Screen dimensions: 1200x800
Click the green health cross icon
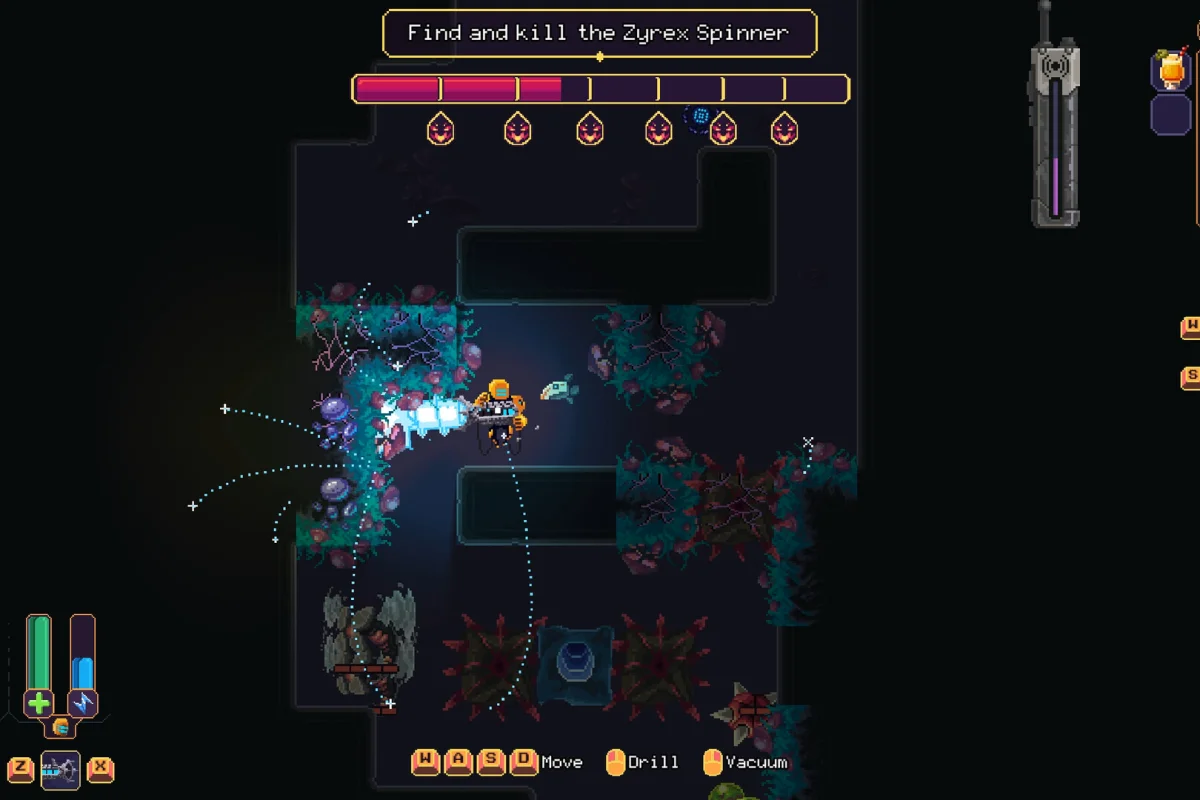(x=39, y=703)
